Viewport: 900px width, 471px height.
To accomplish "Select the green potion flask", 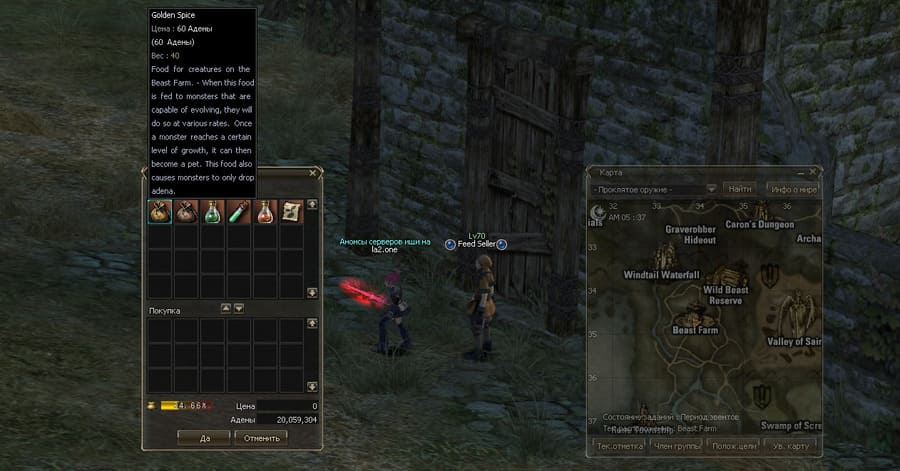I will click(x=212, y=211).
